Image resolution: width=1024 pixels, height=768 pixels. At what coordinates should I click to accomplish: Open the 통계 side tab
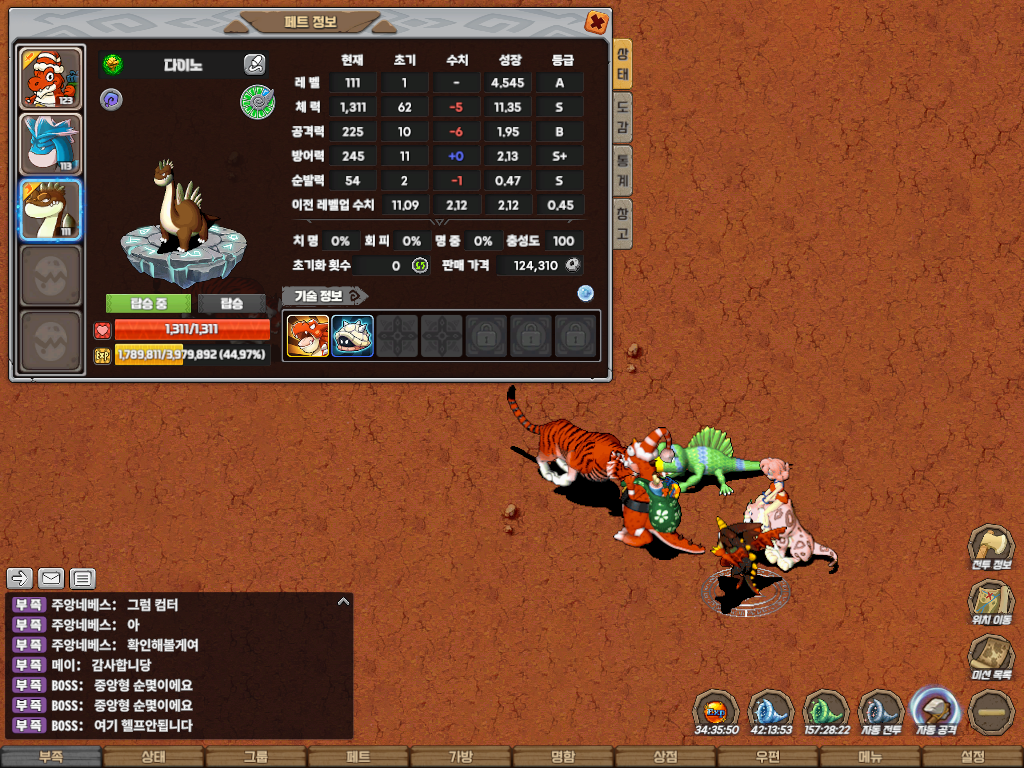tap(622, 171)
